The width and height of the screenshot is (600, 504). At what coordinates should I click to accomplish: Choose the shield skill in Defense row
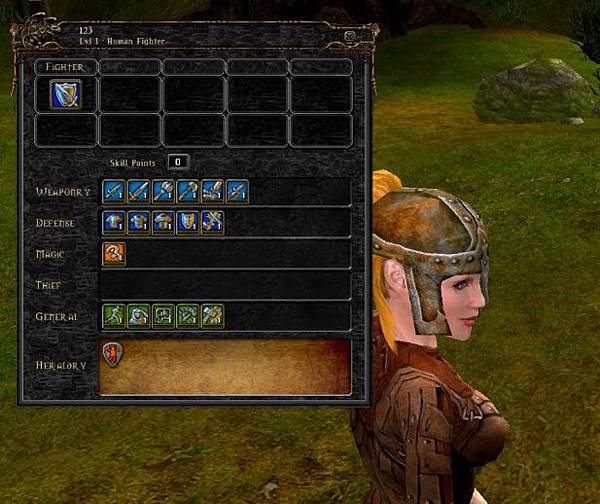(187, 223)
